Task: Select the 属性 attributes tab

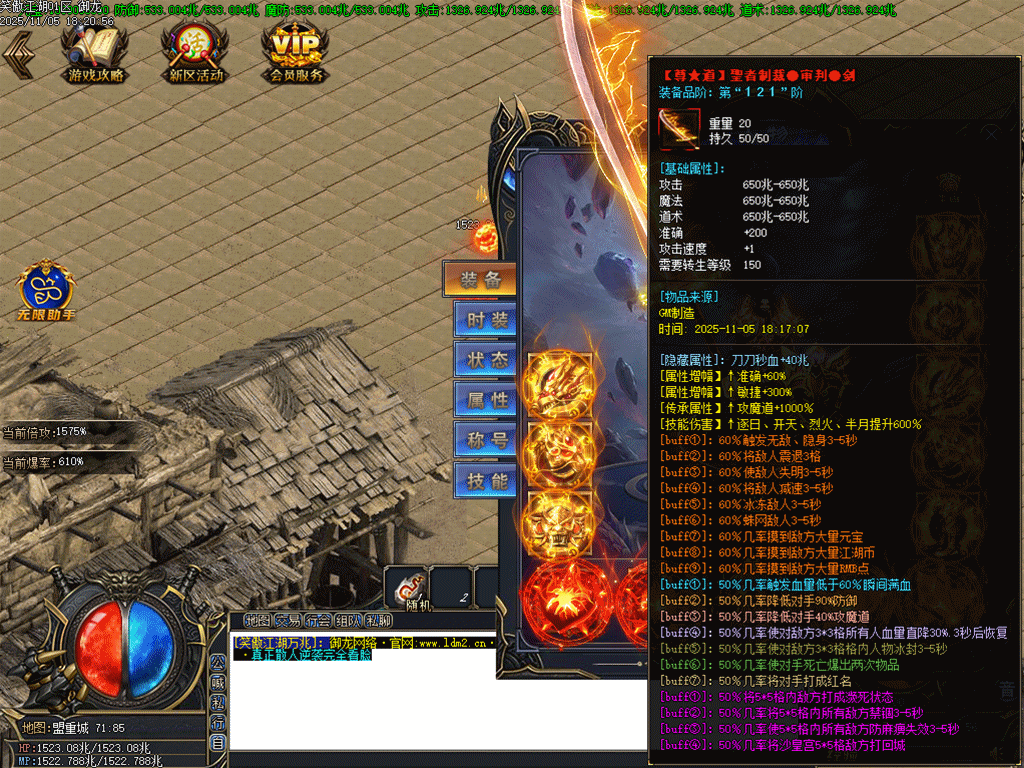Action: [x=487, y=400]
